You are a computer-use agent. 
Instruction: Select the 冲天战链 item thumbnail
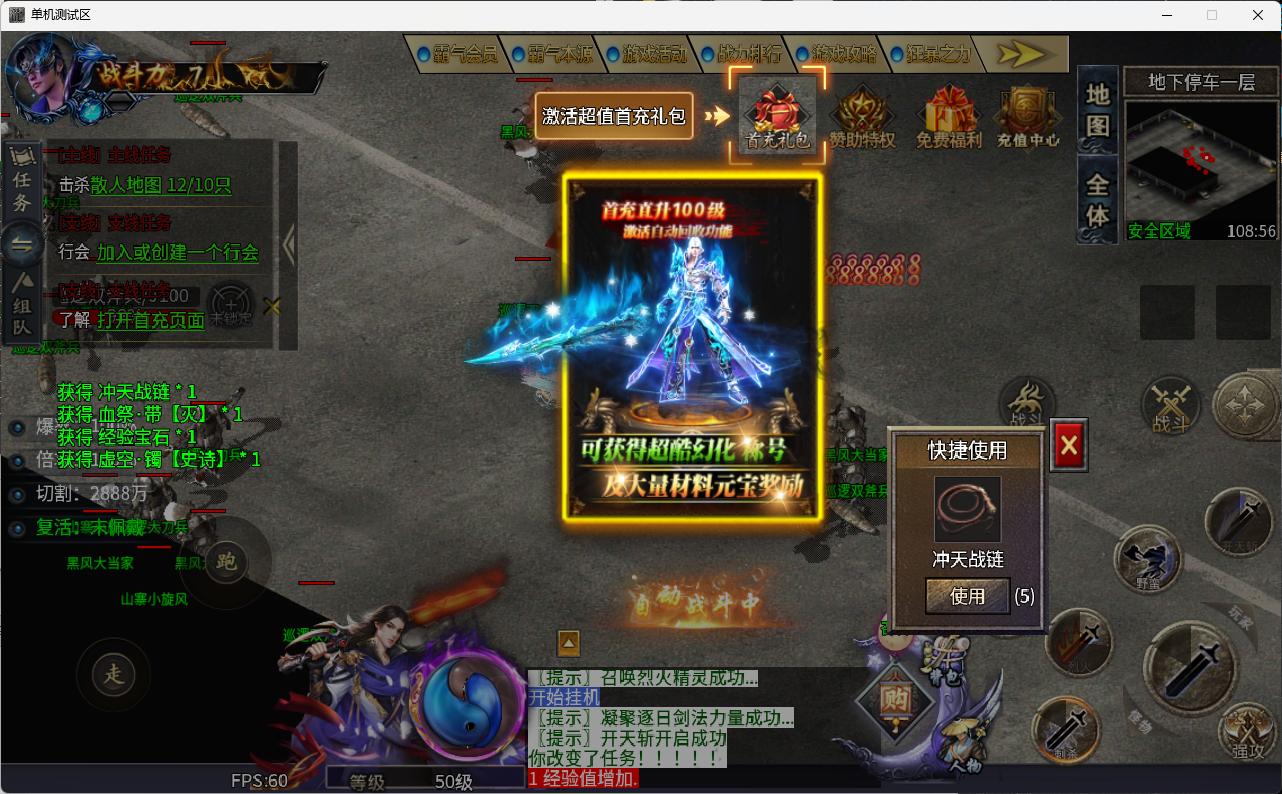pos(966,508)
